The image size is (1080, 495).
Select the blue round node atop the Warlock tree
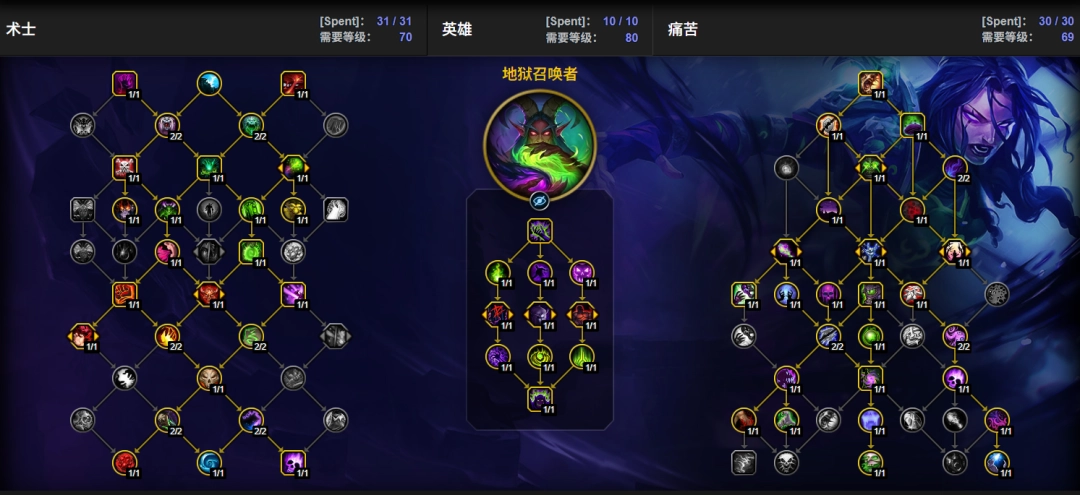point(209,83)
